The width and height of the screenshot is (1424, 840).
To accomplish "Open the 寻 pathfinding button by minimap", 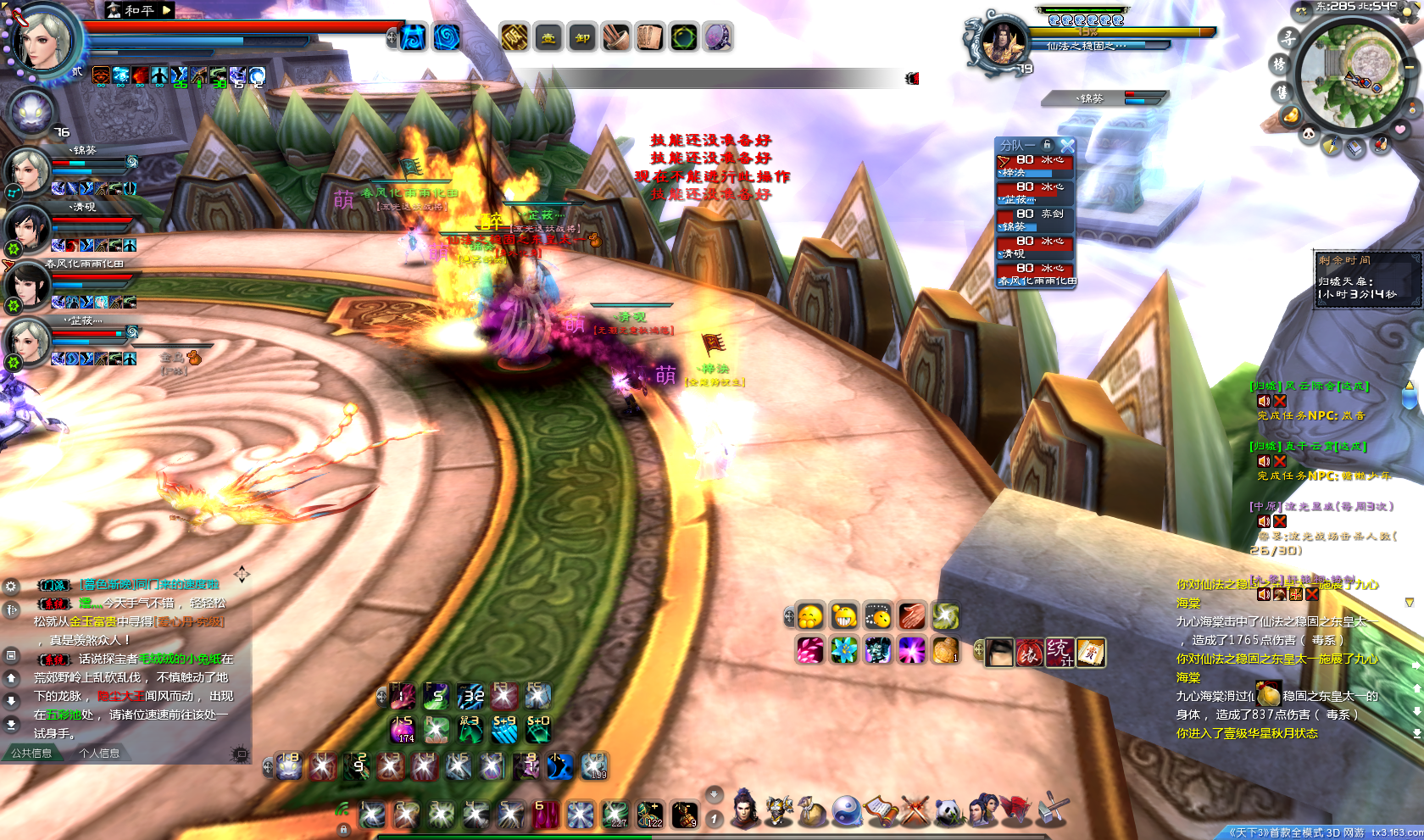I will click(1288, 37).
